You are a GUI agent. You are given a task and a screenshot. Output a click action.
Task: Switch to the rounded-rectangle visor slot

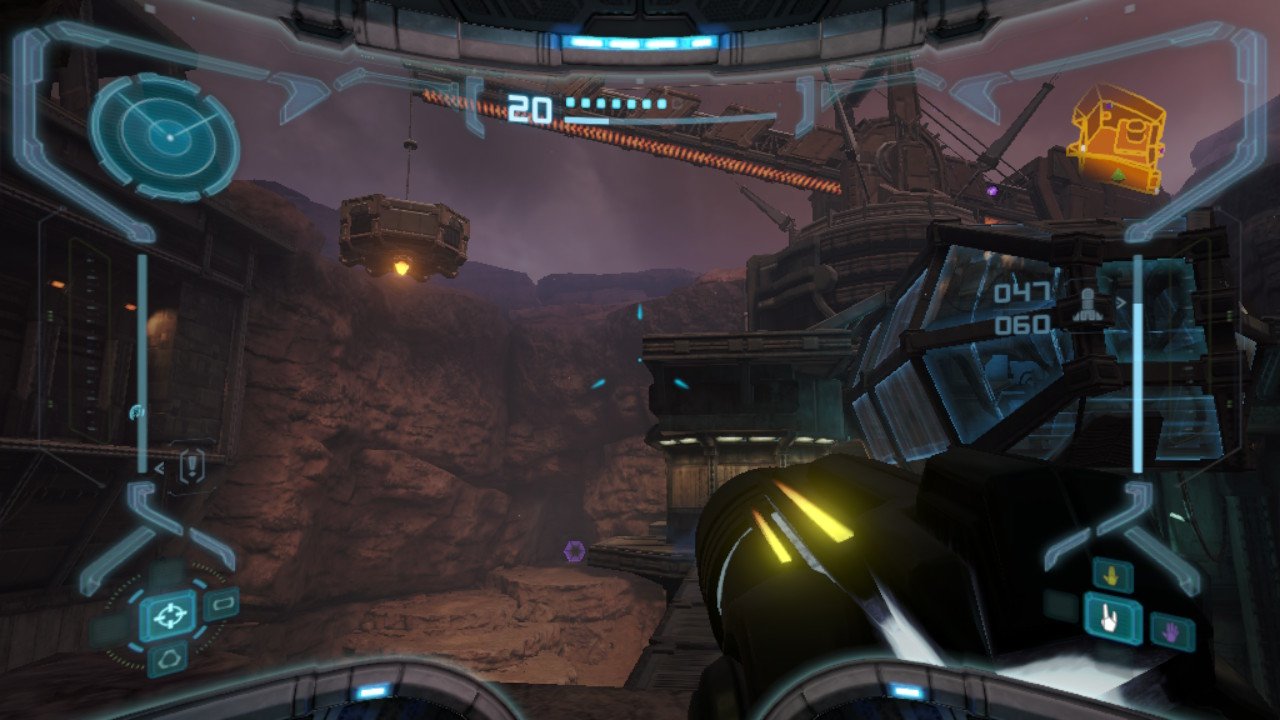point(221,604)
